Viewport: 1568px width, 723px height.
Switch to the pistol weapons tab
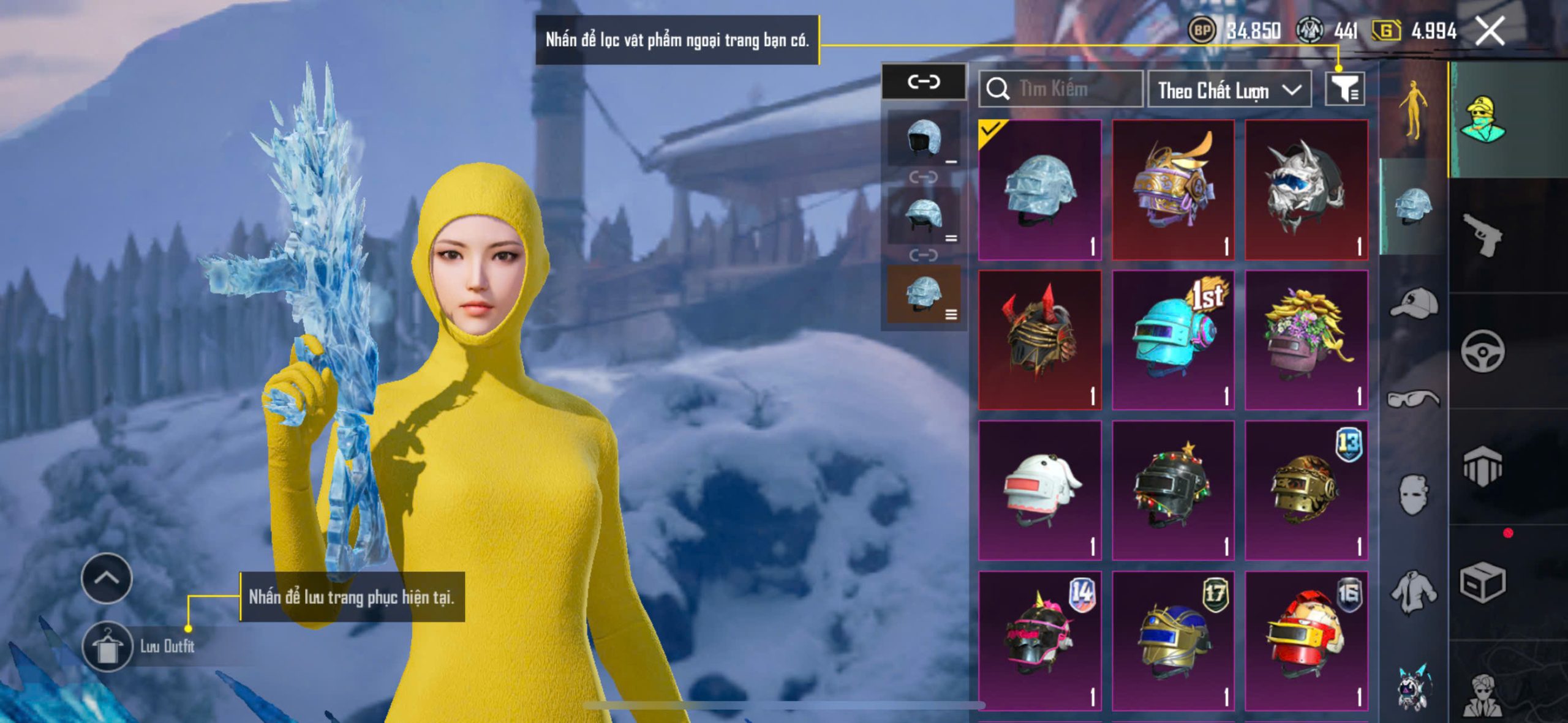[1482, 234]
